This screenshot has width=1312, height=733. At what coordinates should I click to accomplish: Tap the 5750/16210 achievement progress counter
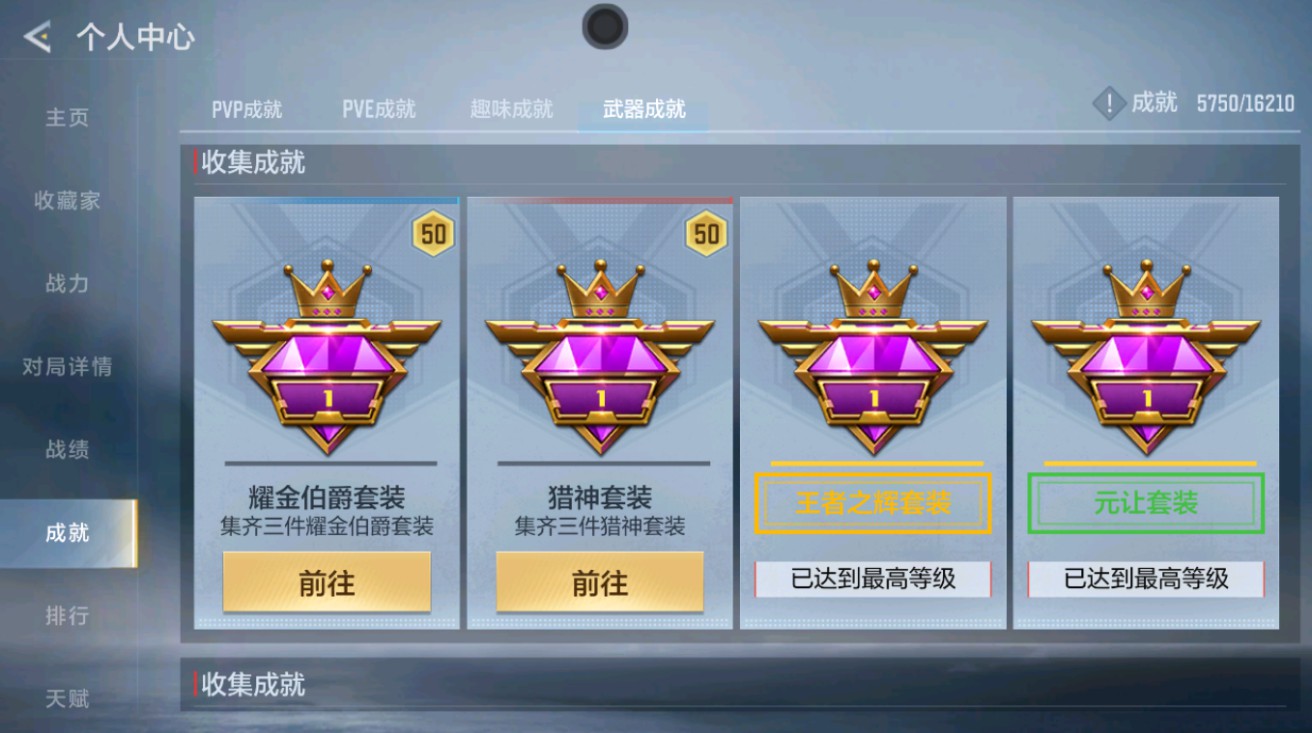(x=1244, y=103)
